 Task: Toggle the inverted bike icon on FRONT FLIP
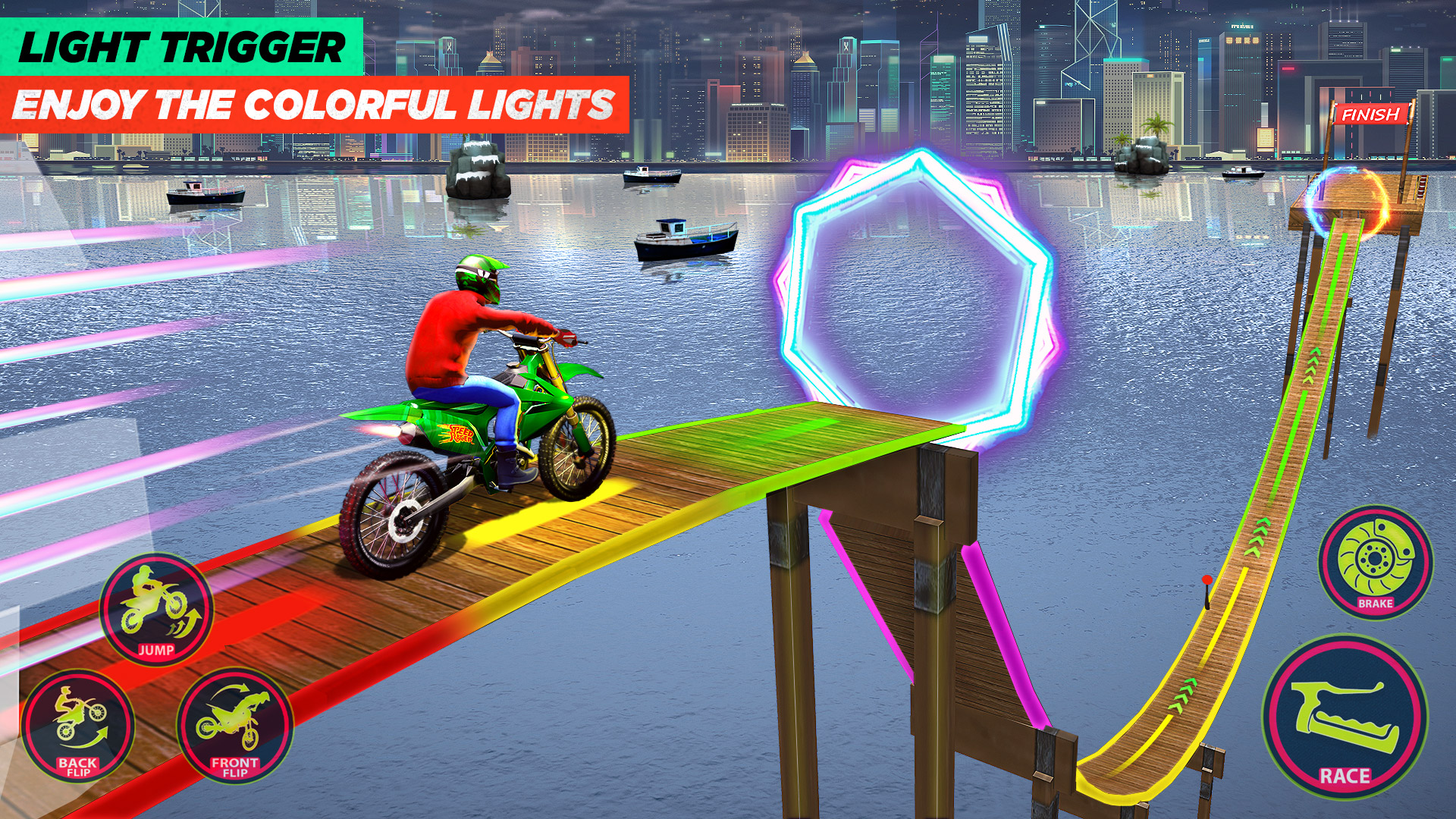(231, 717)
